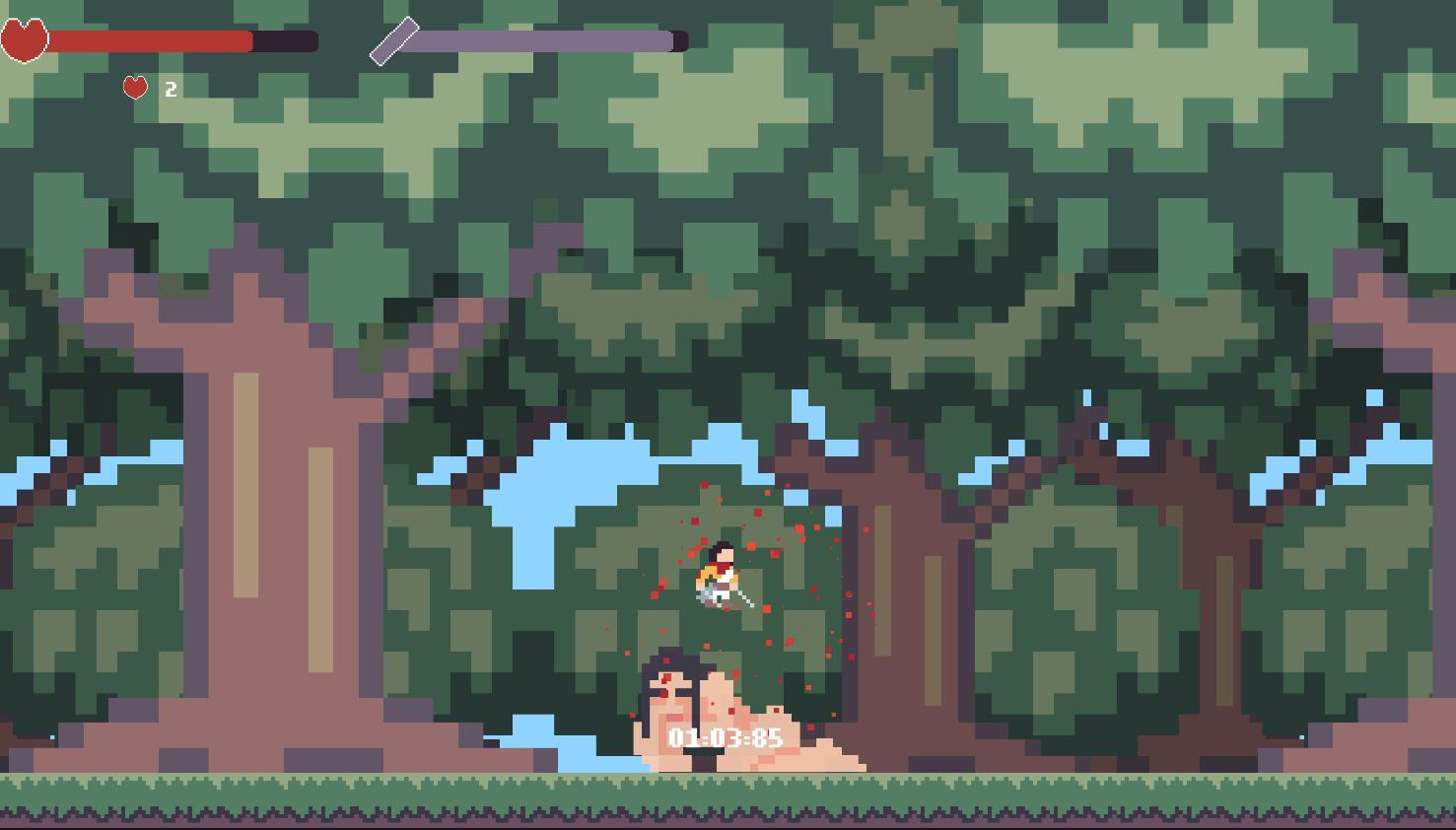Click the timer showing 01:03:85
Image resolution: width=1456 pixels, height=830 pixels.
[x=726, y=737]
